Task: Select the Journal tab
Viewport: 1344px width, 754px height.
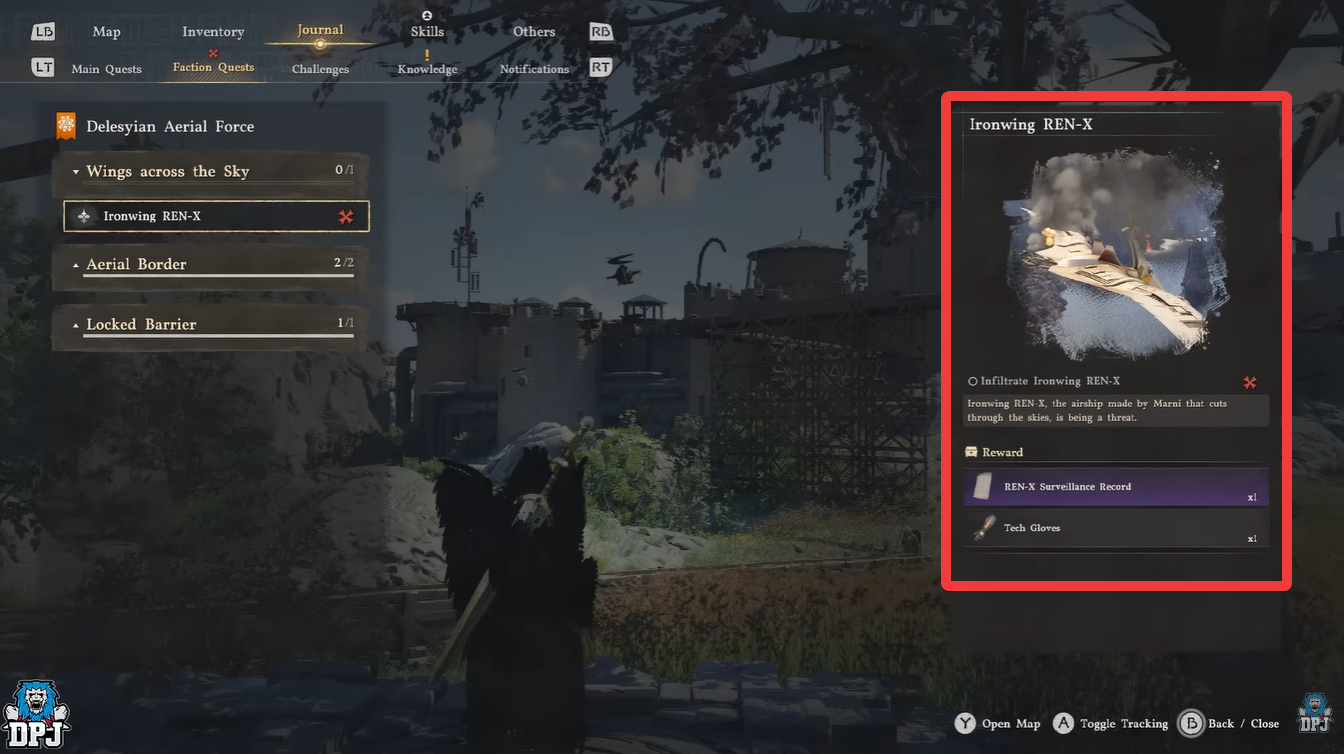Action: tap(320, 31)
